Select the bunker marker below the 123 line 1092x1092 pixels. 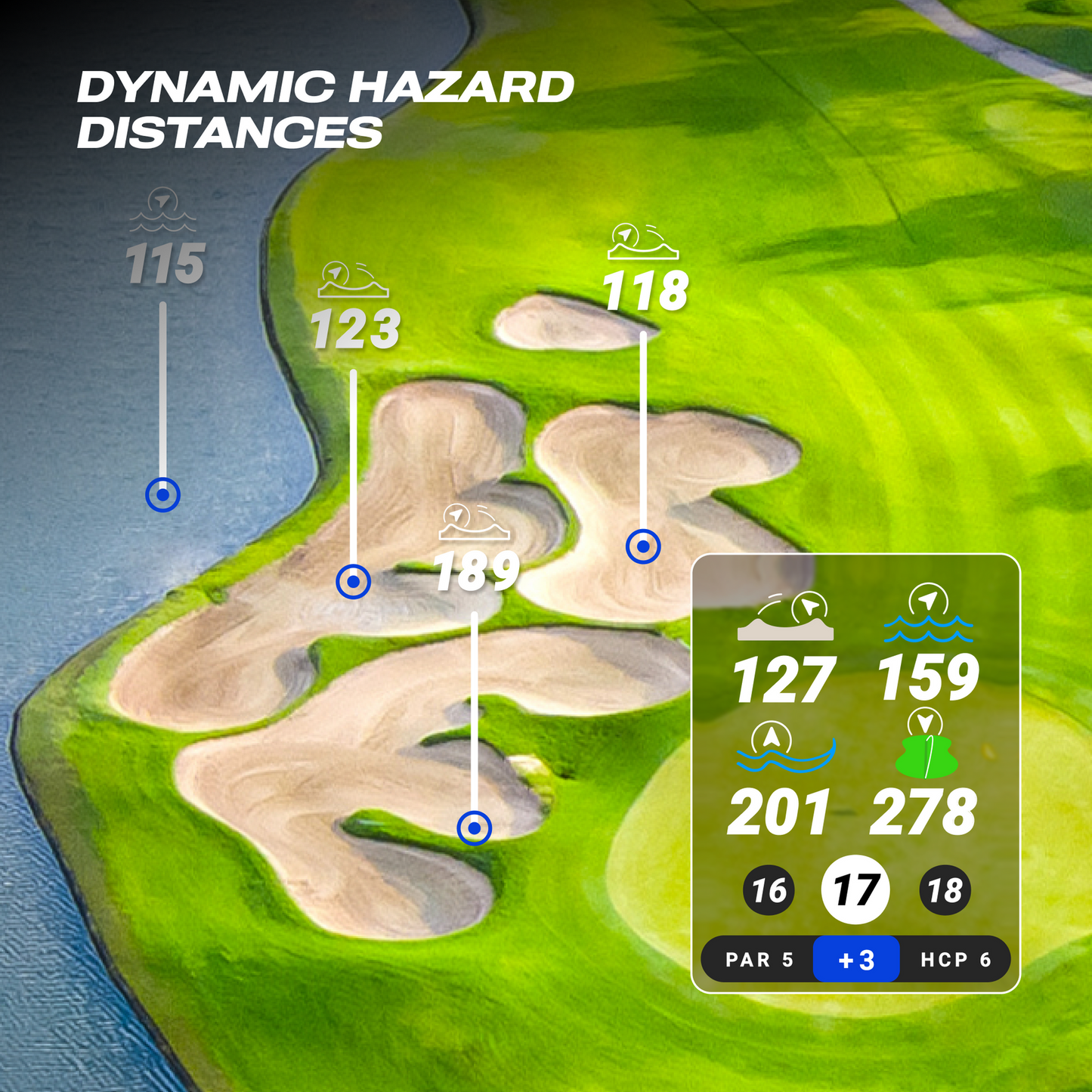[353, 582]
